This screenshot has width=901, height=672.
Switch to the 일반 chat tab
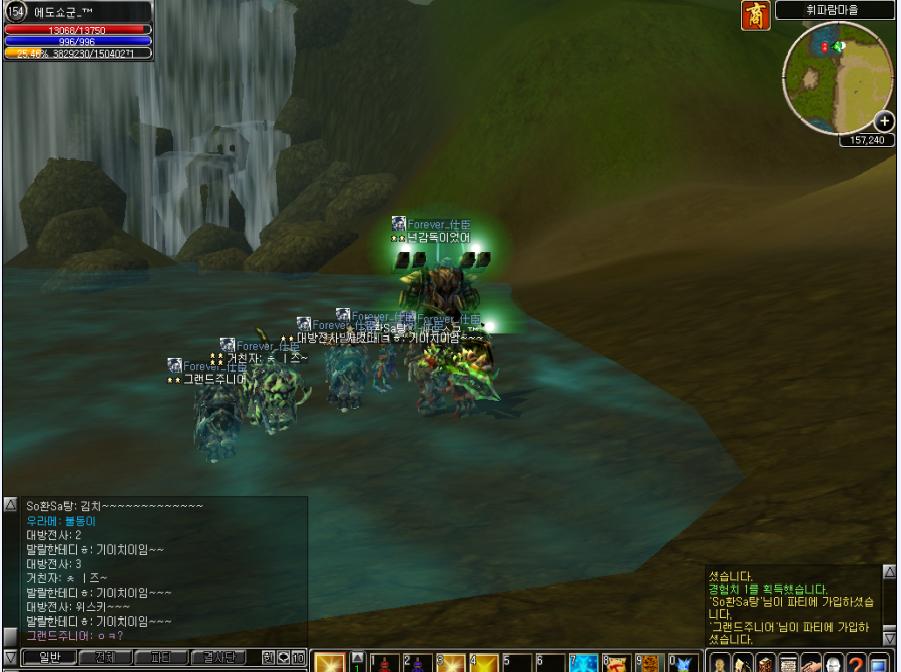pos(50,658)
